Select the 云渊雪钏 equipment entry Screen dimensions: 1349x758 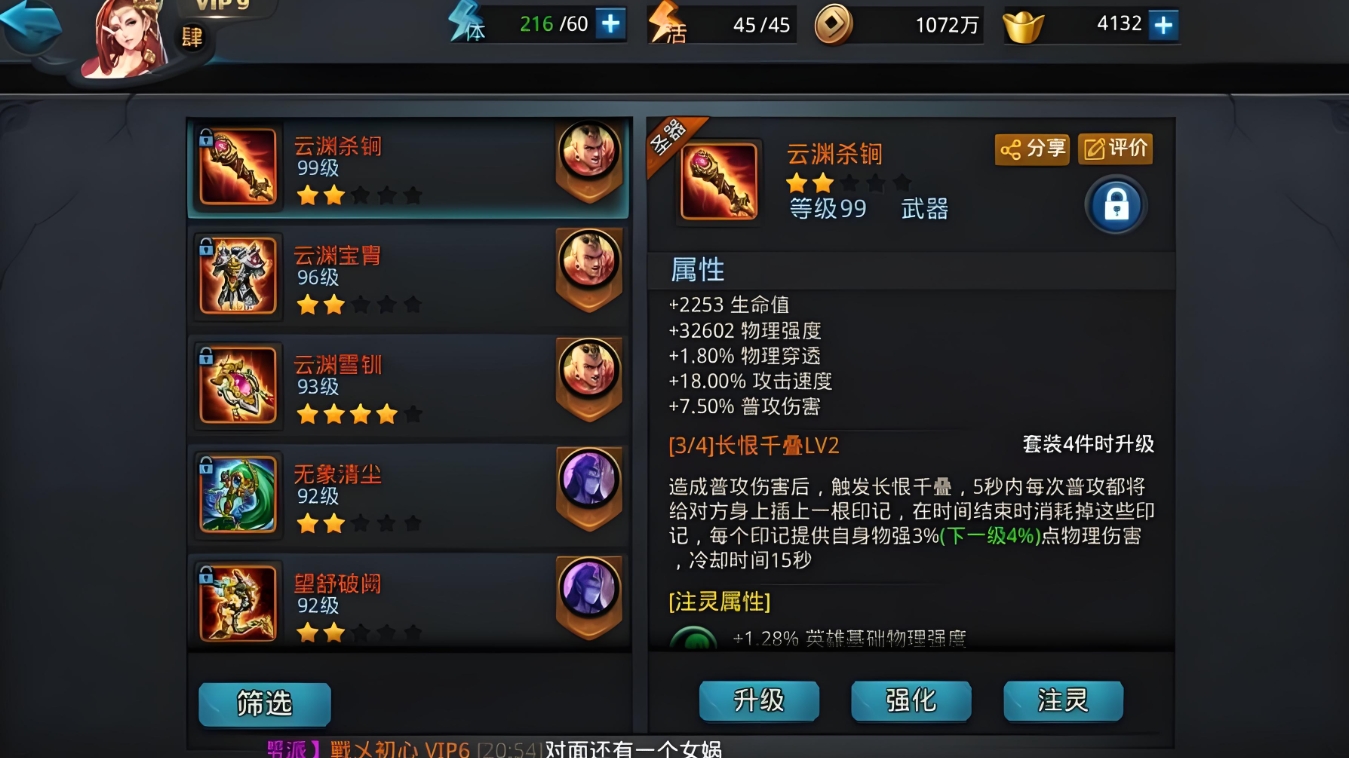coord(400,382)
